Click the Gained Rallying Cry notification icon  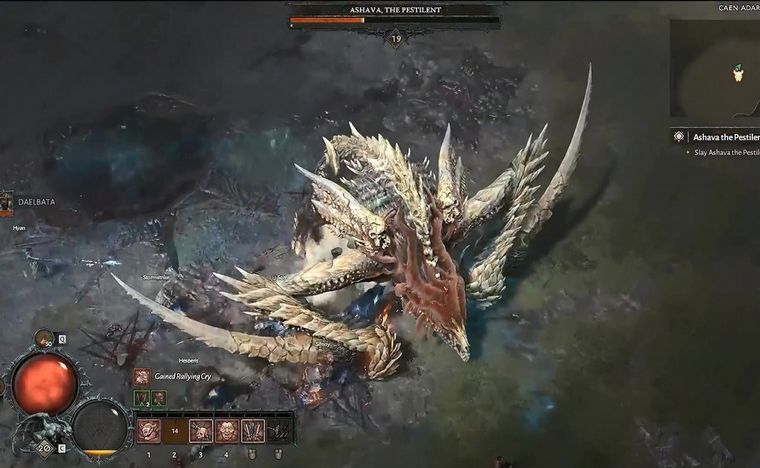[x=142, y=377]
